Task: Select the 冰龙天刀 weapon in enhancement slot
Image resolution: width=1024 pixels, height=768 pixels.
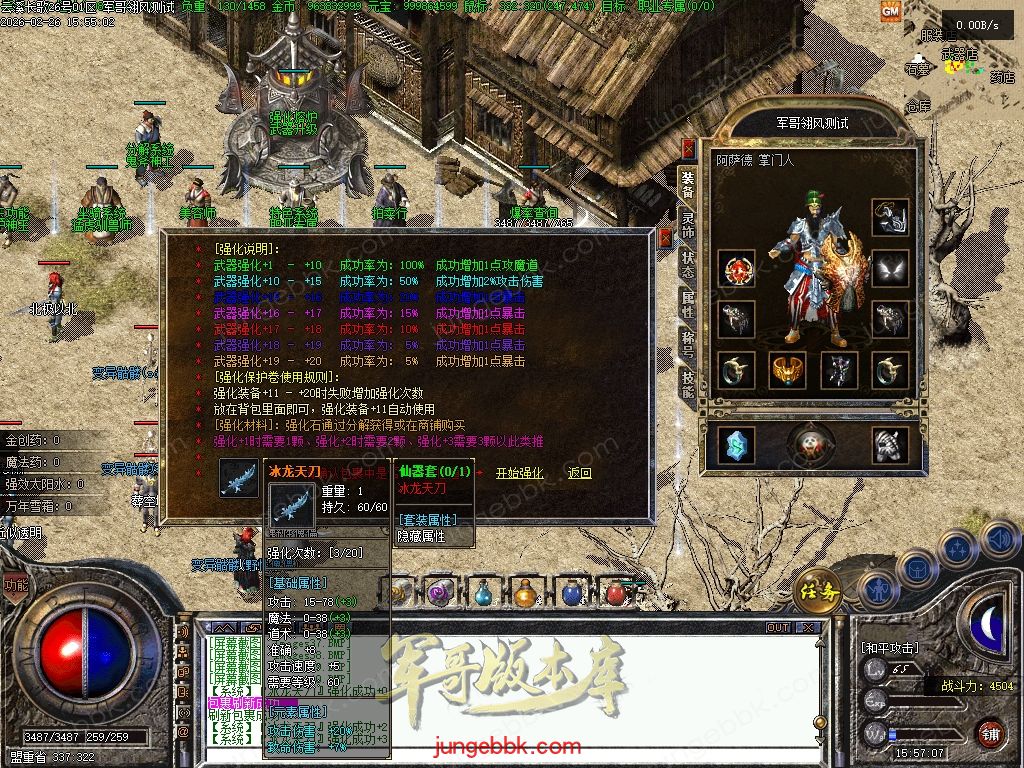Action: click(x=239, y=477)
